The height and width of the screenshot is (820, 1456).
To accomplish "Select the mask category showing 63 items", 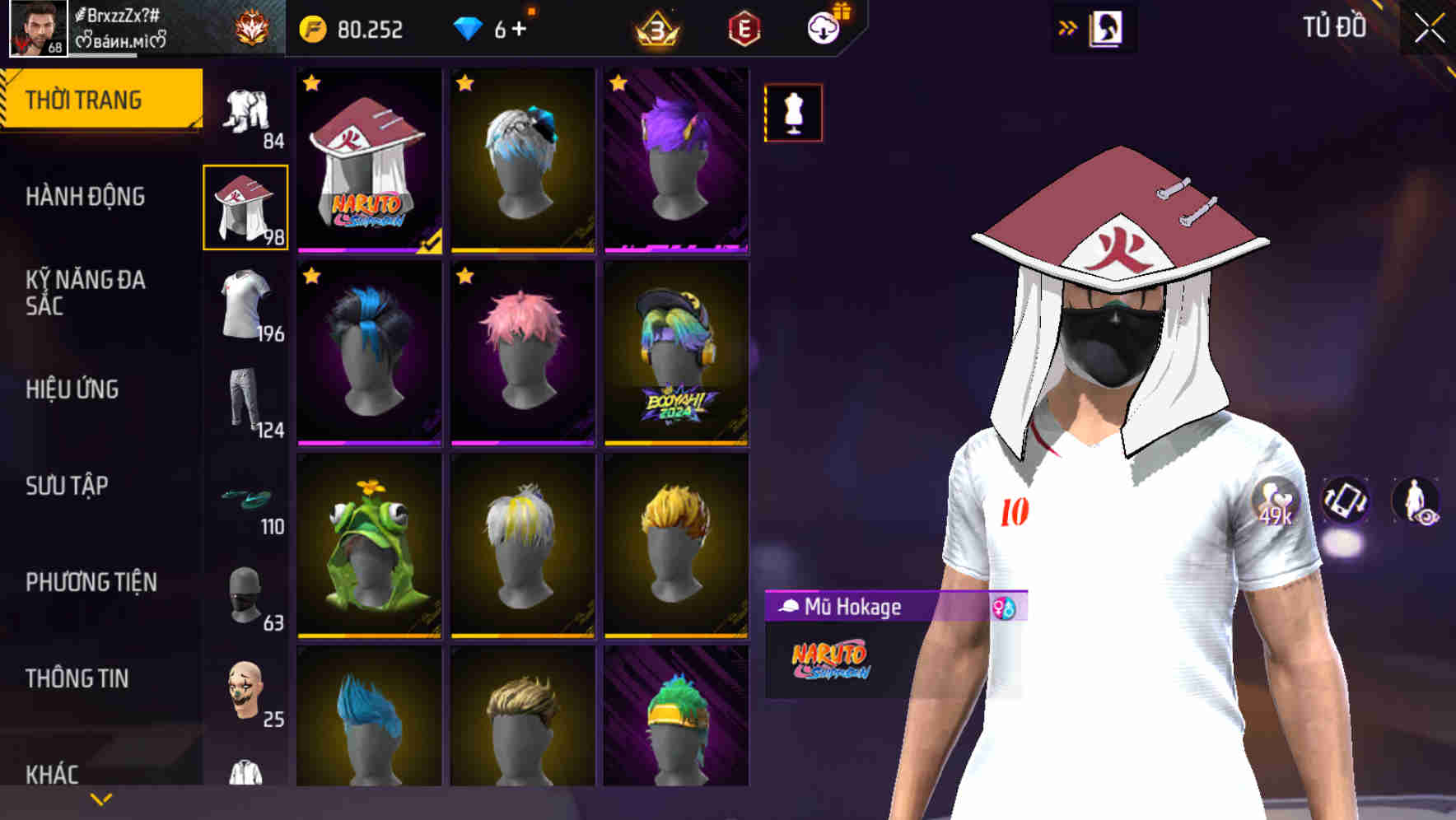I will coord(245,594).
